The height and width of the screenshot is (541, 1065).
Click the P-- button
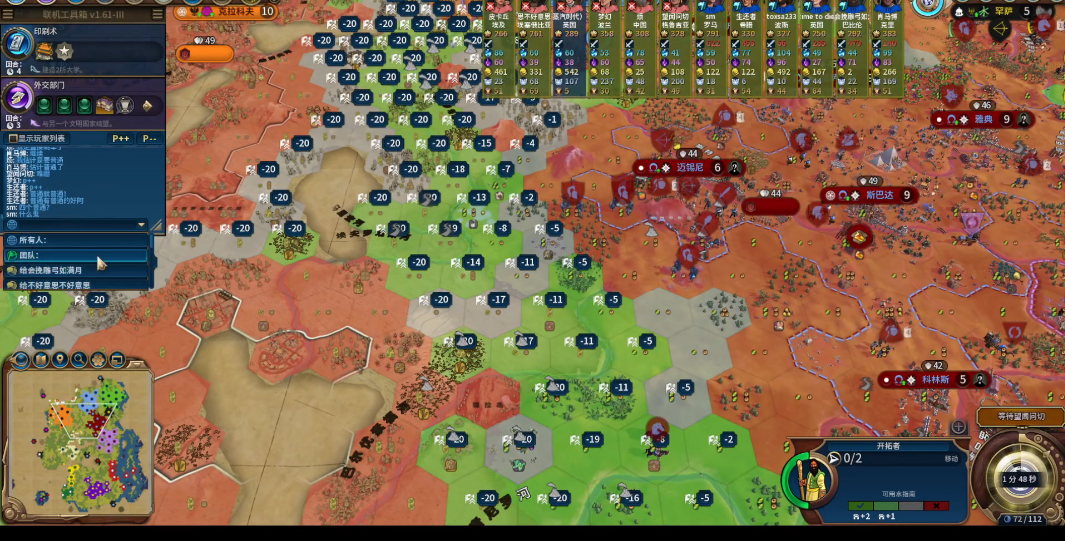tap(149, 138)
